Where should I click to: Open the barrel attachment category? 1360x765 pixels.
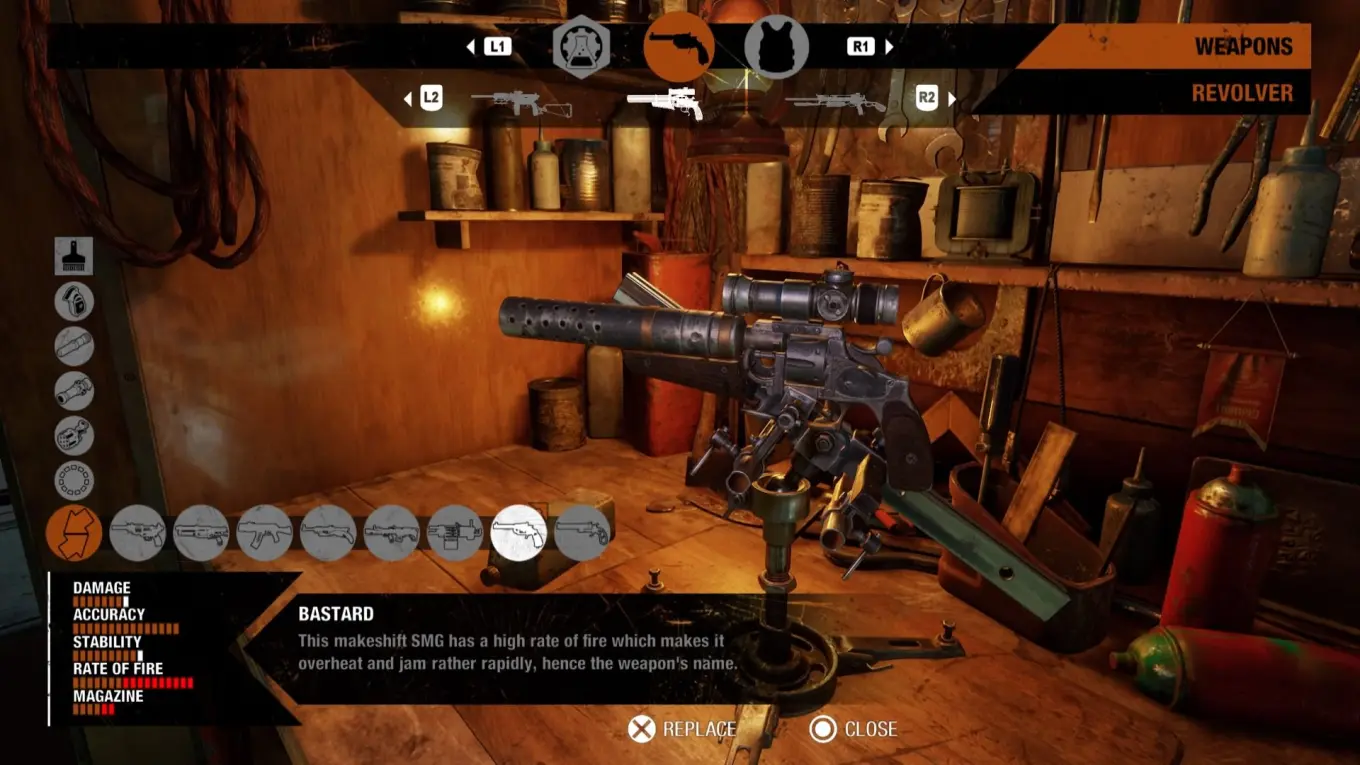click(x=74, y=347)
